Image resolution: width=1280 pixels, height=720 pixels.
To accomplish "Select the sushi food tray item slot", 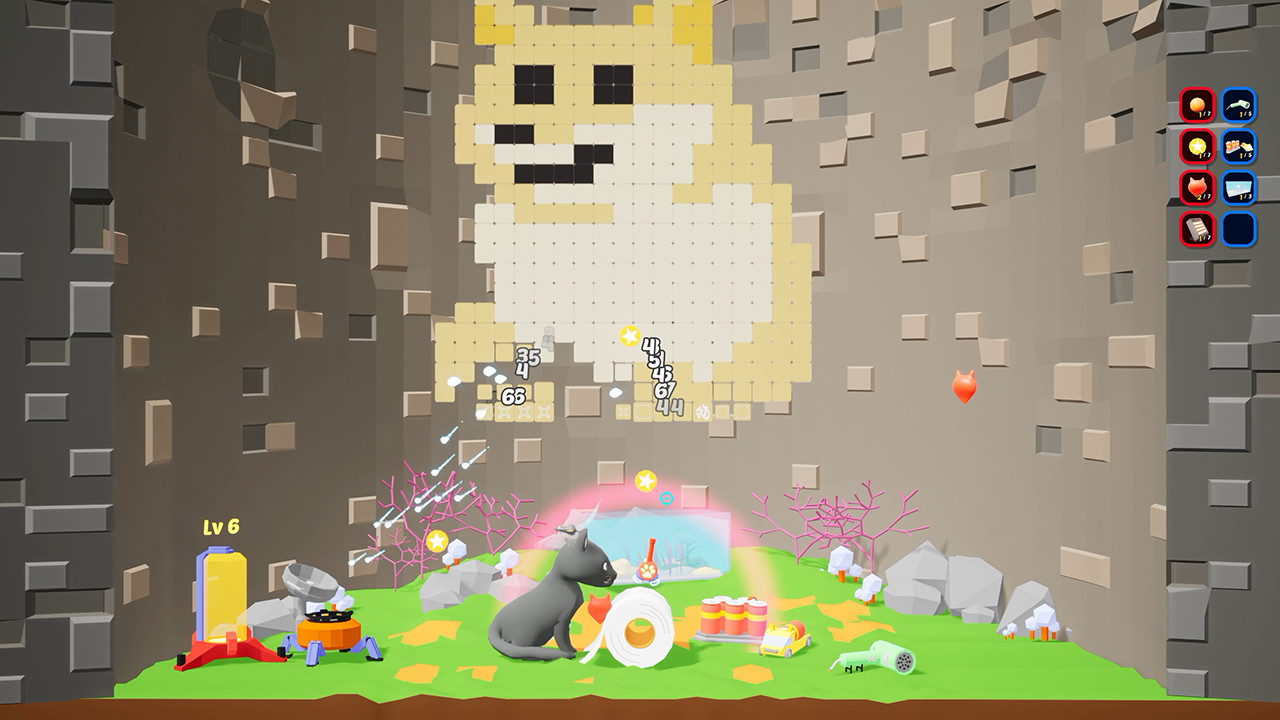I will pos(1240,146).
